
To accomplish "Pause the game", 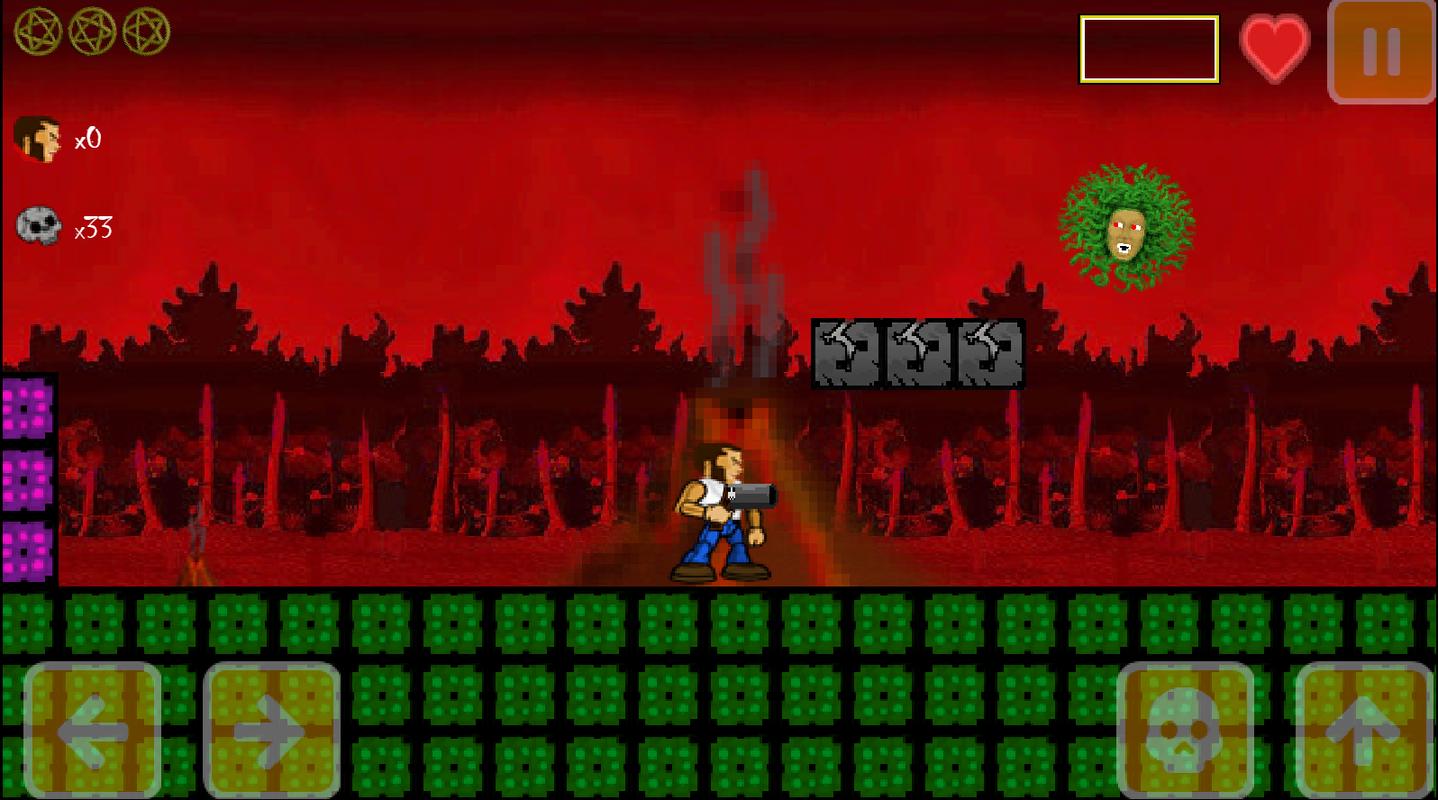I will tap(1381, 52).
